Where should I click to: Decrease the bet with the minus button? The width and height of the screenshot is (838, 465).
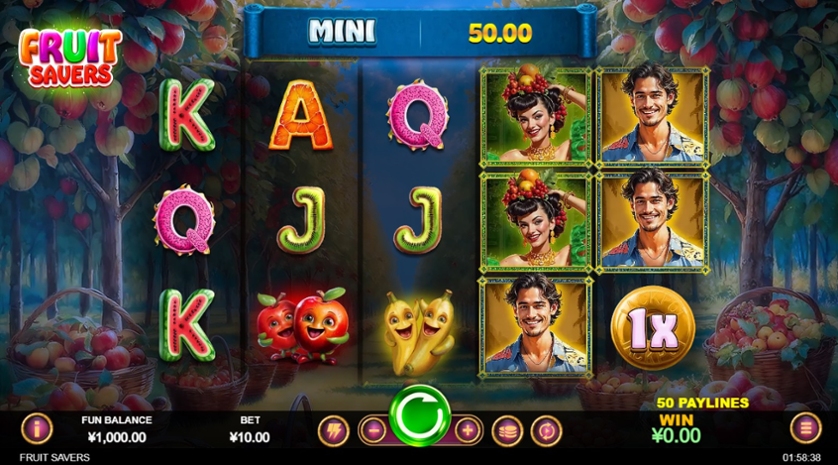click(371, 430)
